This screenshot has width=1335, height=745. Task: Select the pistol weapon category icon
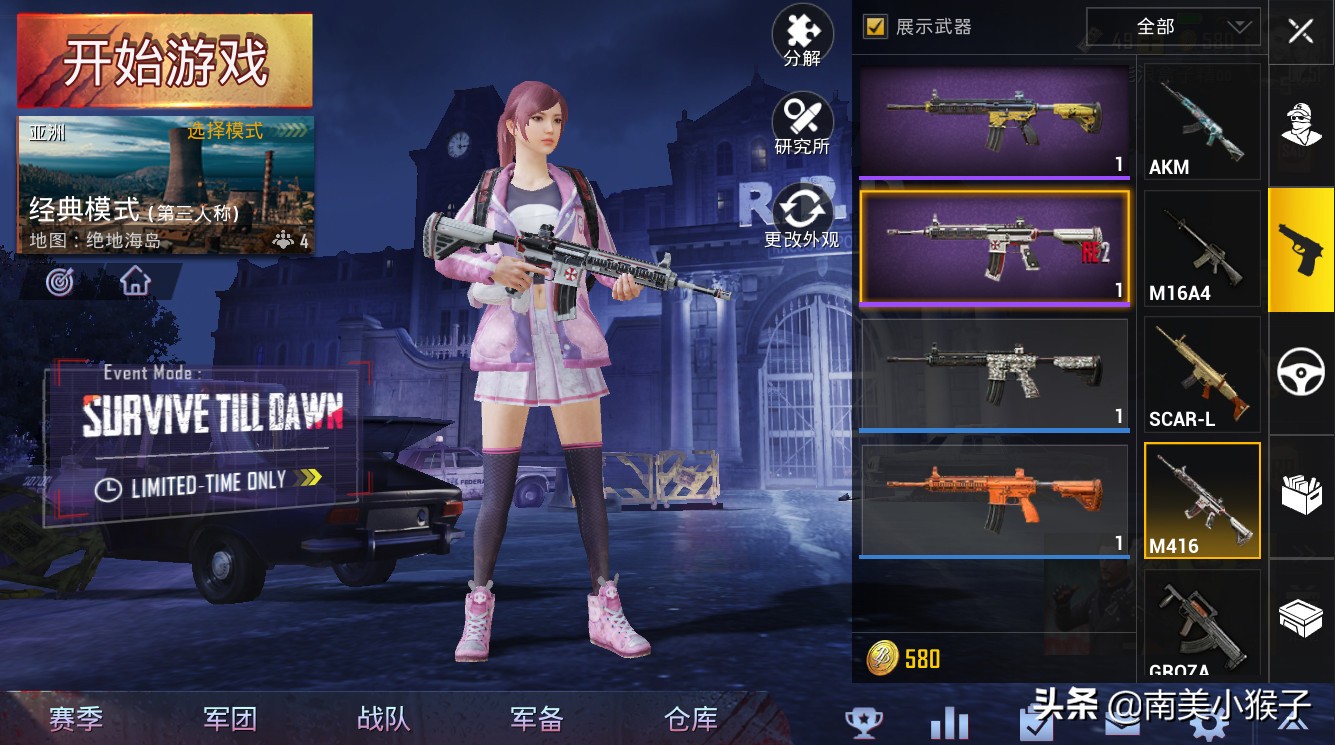(1301, 248)
